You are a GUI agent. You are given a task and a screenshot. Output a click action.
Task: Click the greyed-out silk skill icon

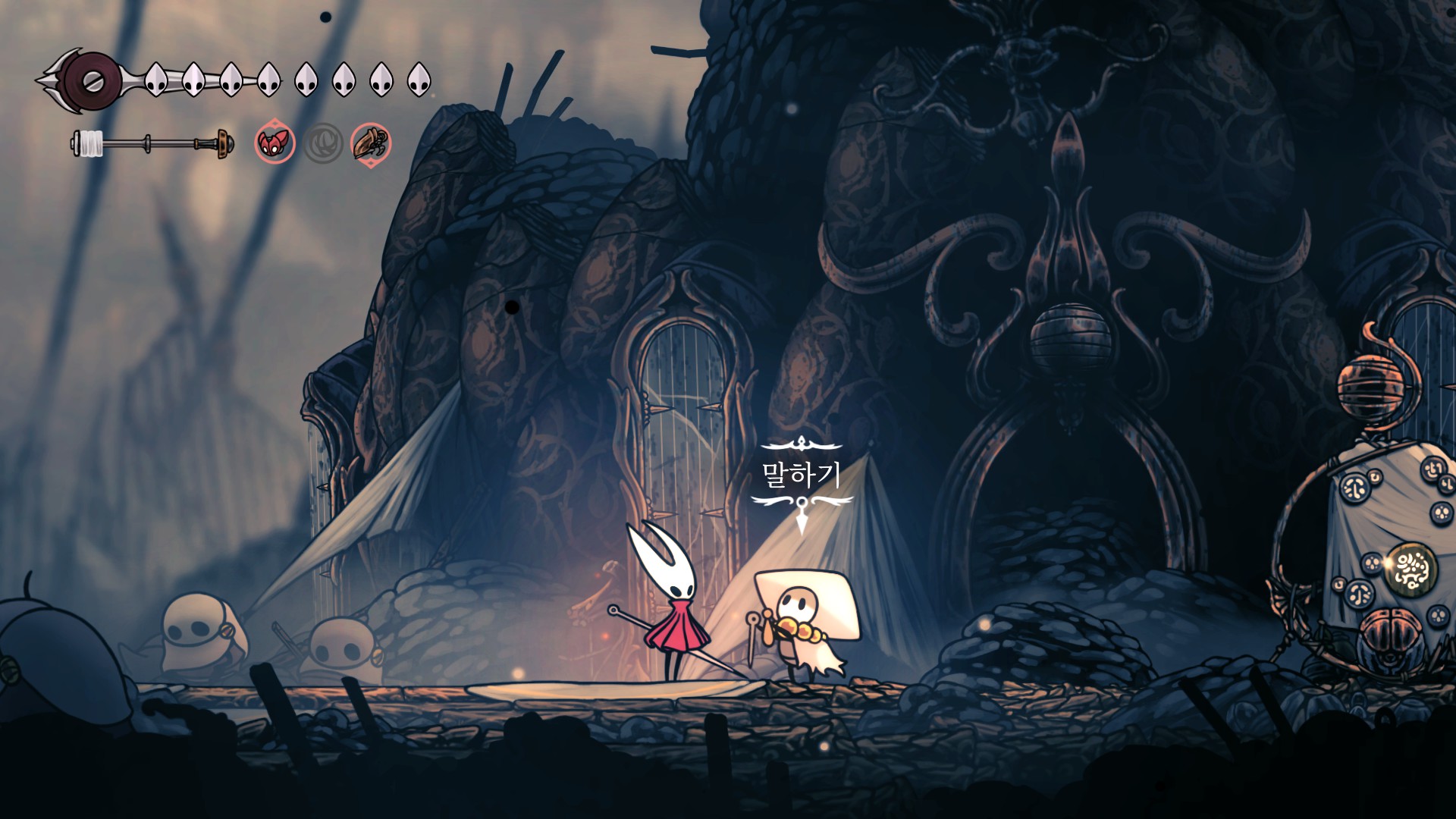[323, 143]
